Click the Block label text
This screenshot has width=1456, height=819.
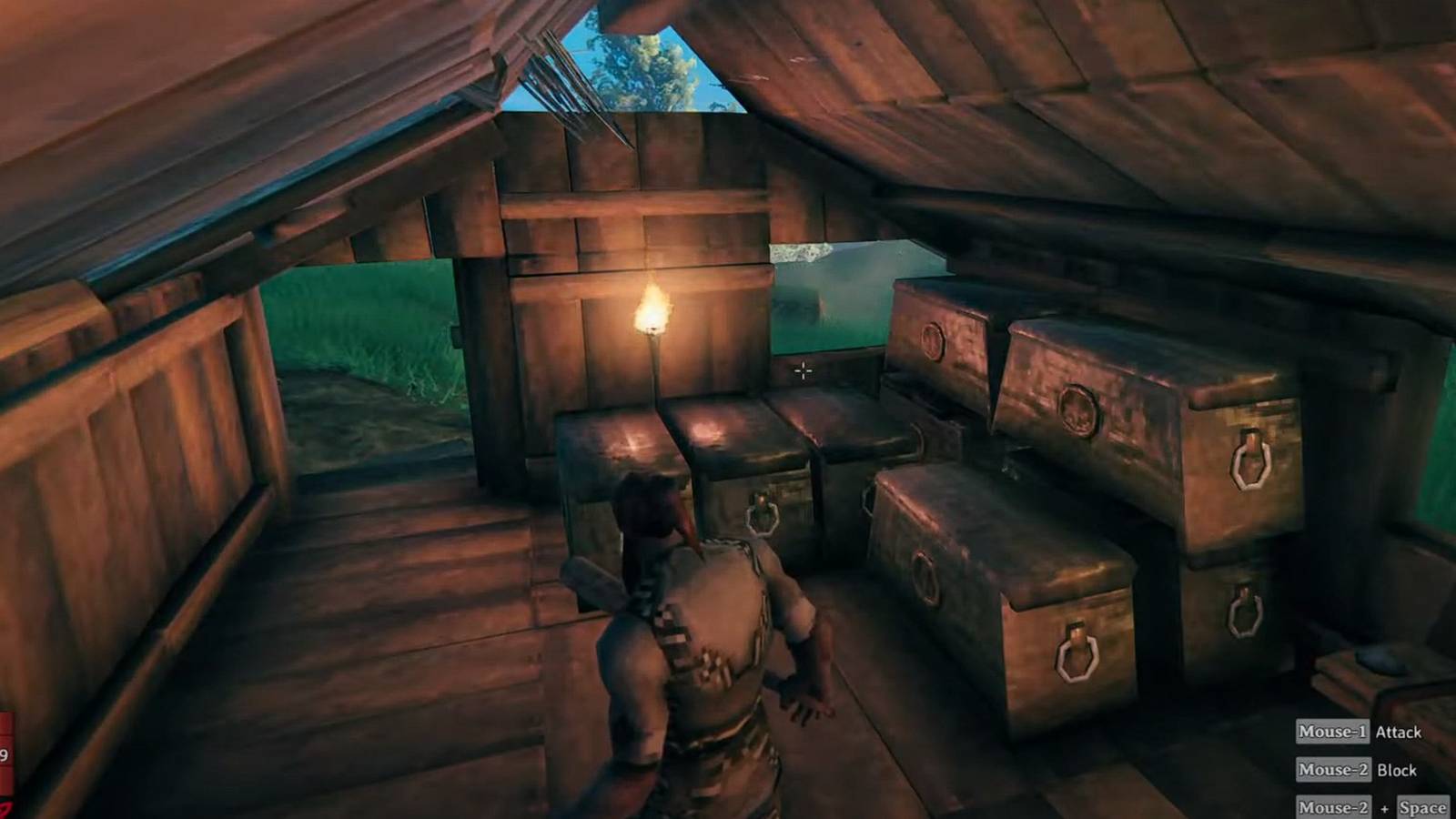(1397, 769)
